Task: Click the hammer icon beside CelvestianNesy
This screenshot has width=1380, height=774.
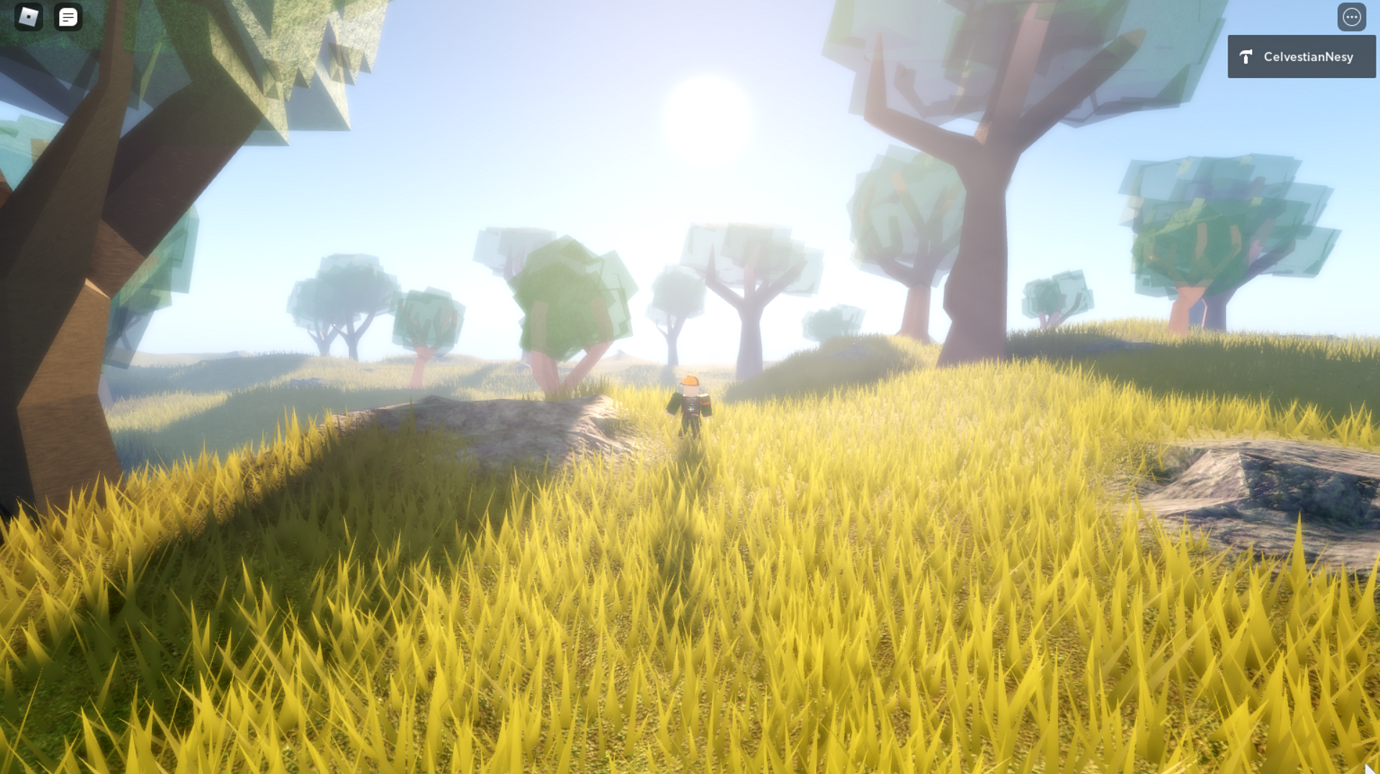Action: point(1245,56)
